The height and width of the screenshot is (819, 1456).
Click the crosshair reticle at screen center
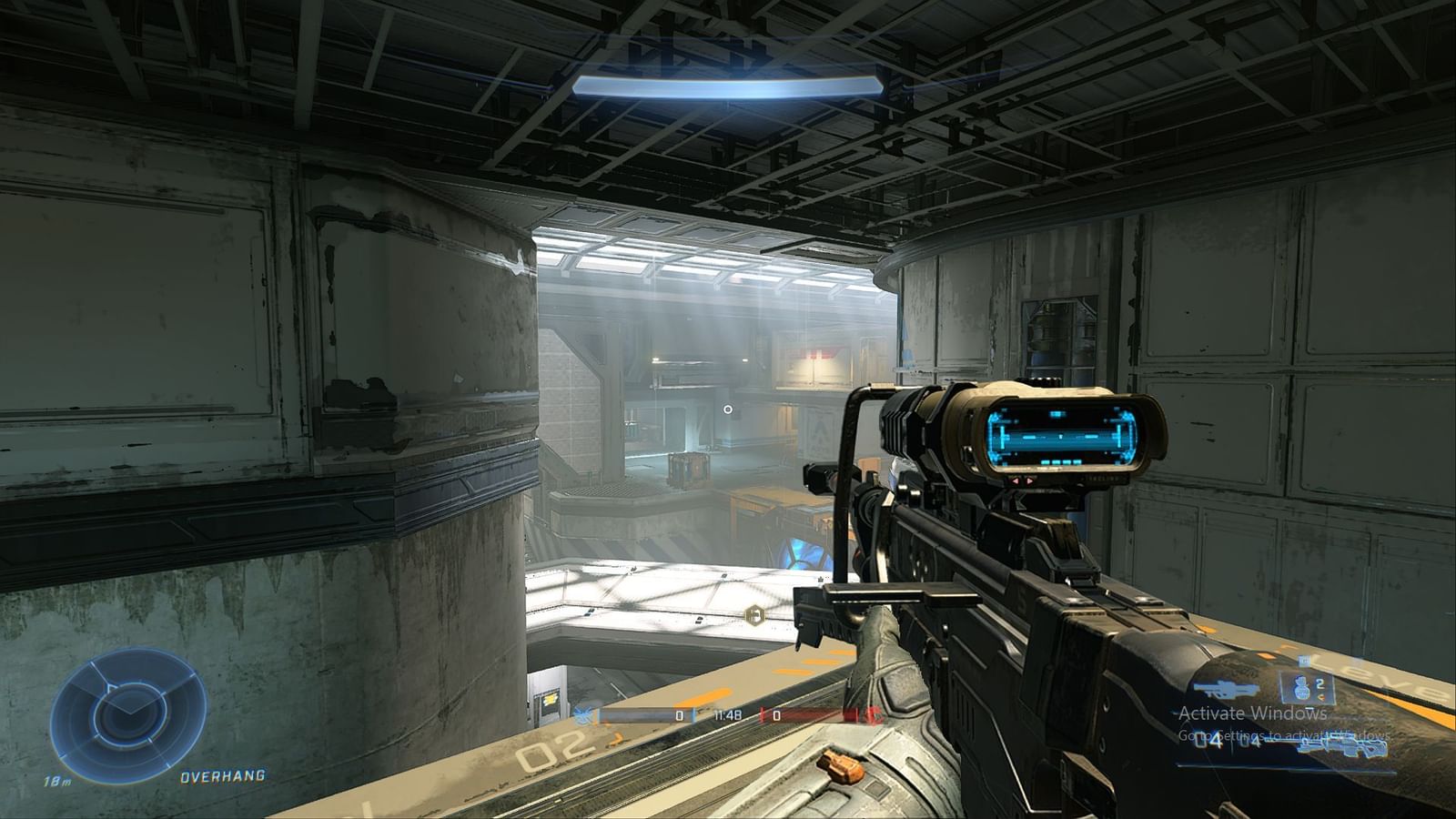[x=728, y=409]
